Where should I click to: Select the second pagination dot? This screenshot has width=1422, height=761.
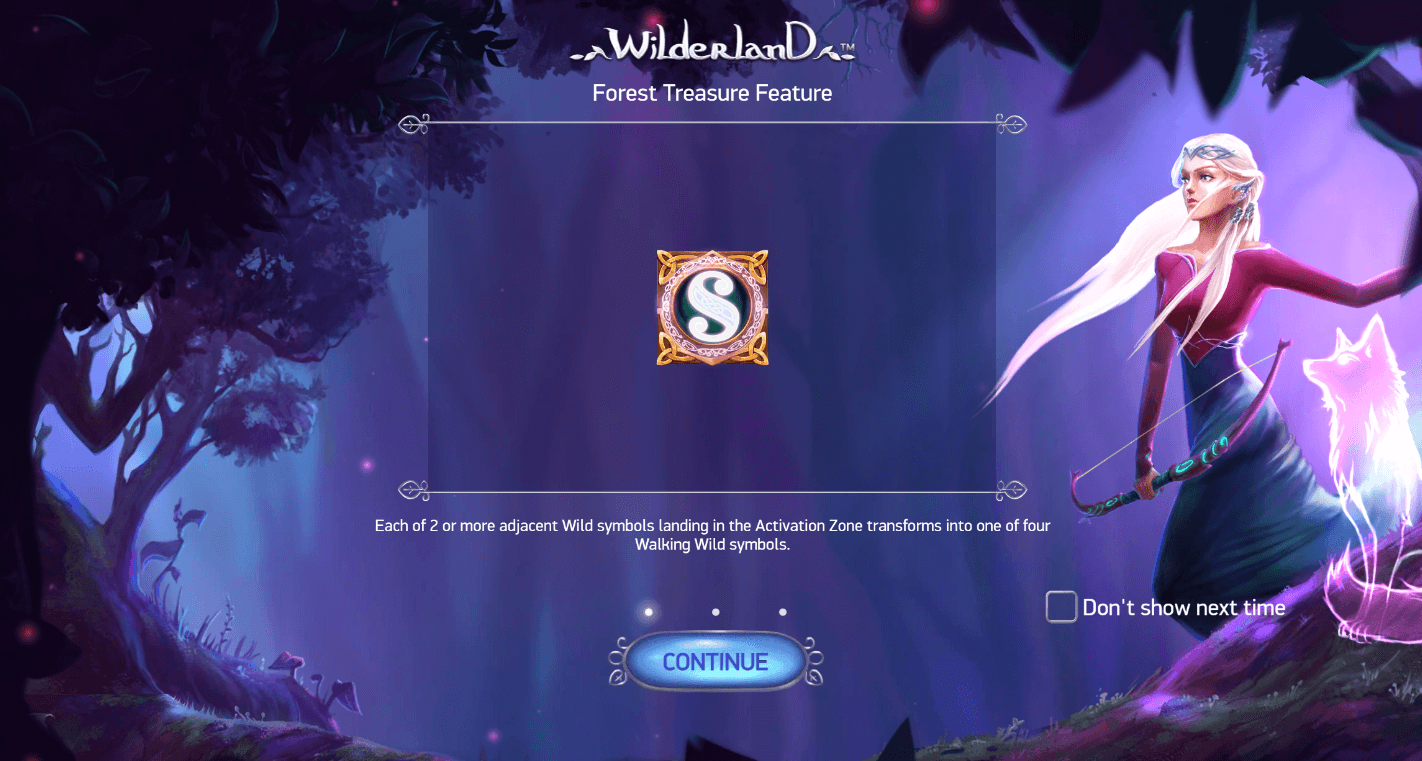[715, 610]
